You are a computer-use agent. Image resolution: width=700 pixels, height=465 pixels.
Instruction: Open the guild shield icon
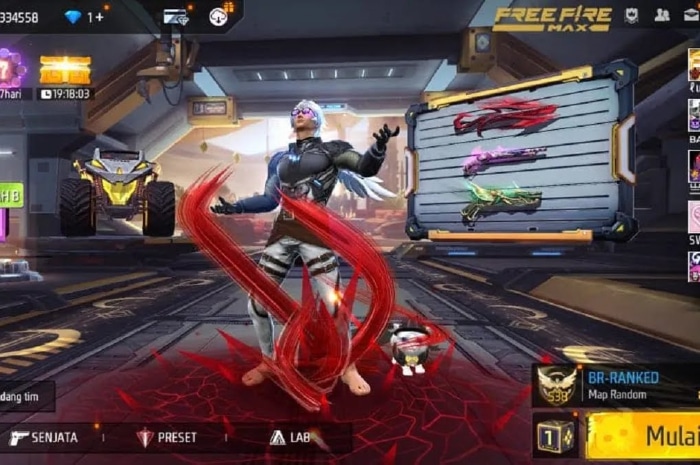click(632, 15)
